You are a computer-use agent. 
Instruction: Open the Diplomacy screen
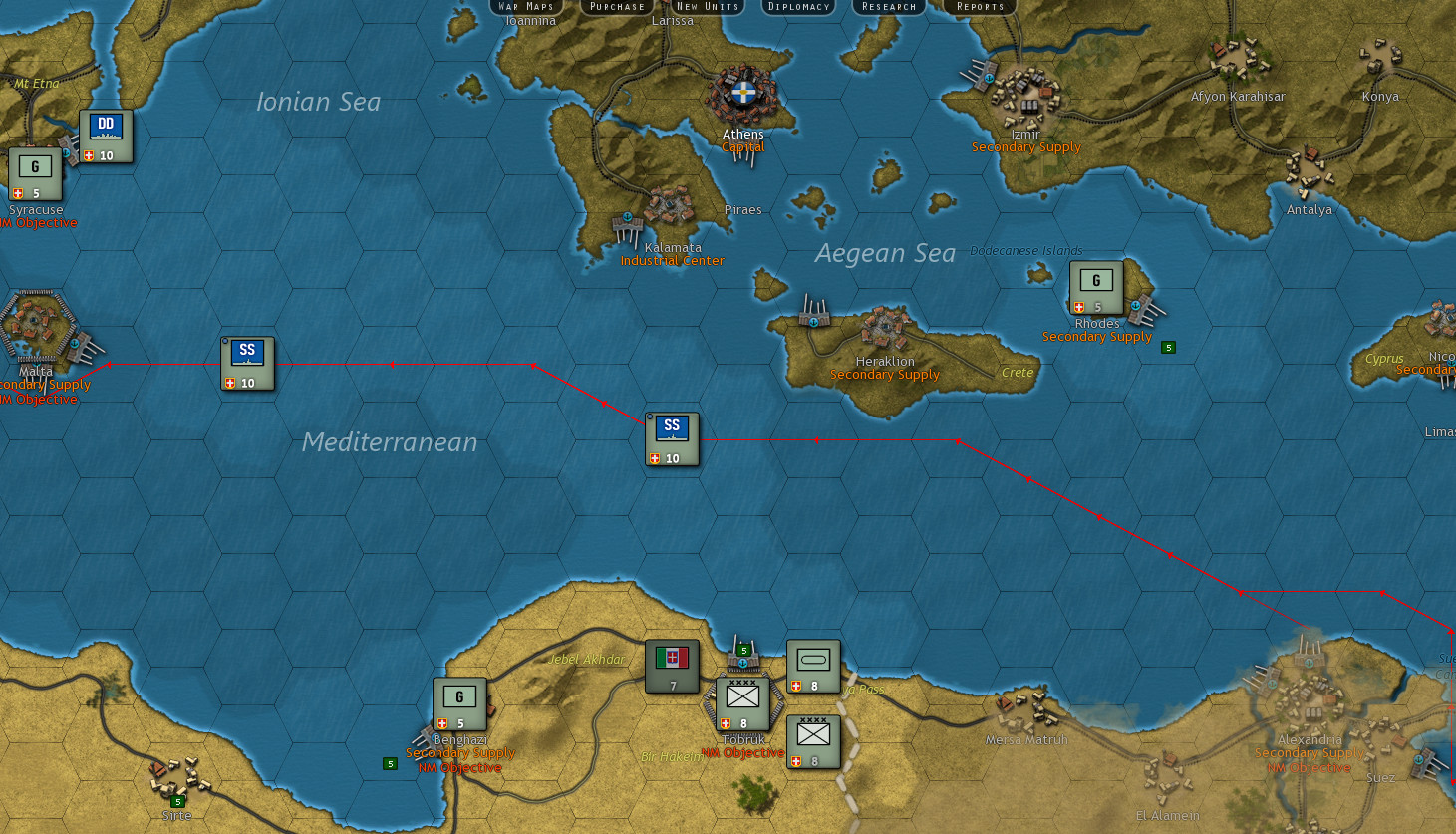click(798, 7)
